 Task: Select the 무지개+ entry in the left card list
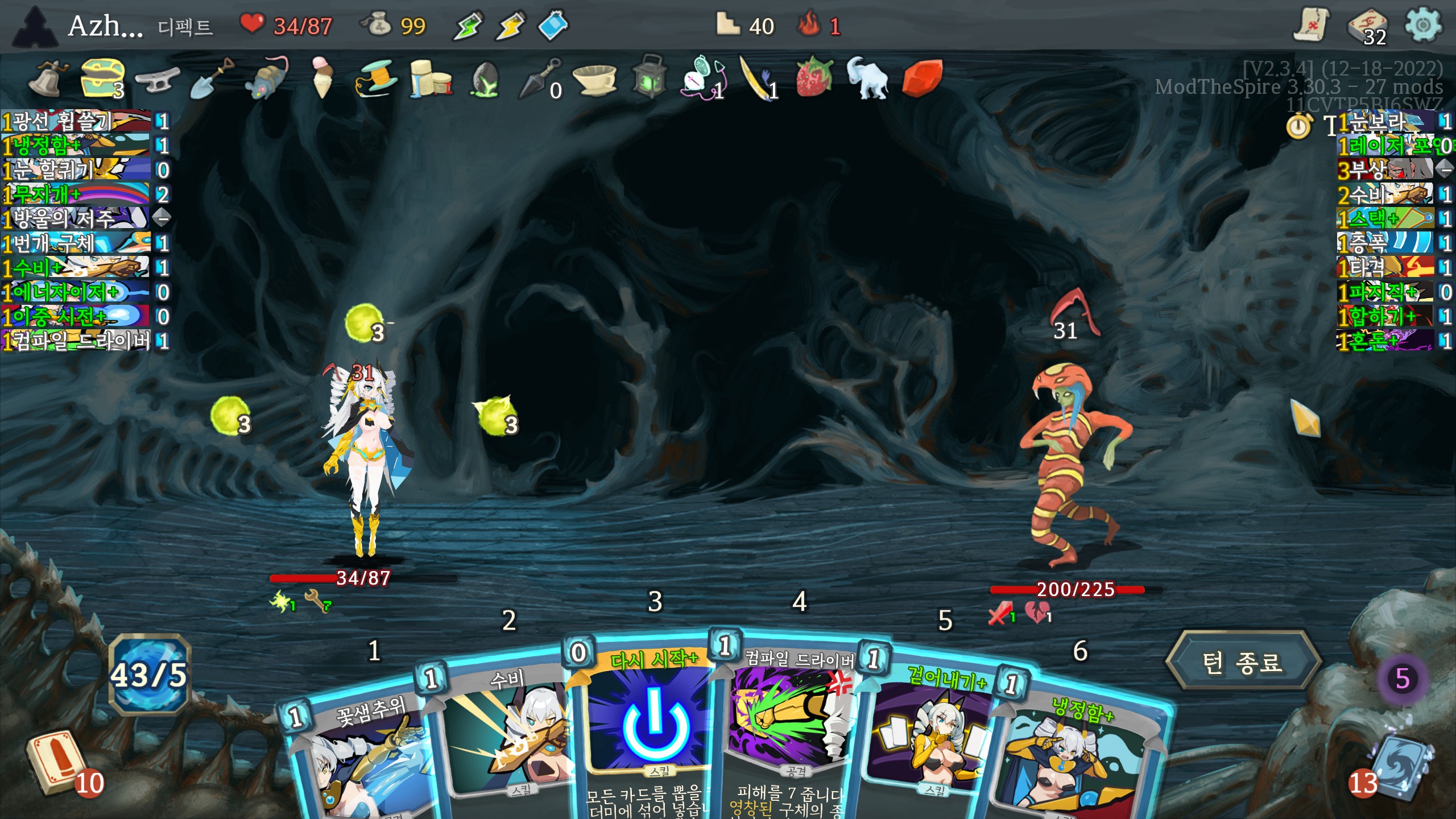point(77,195)
